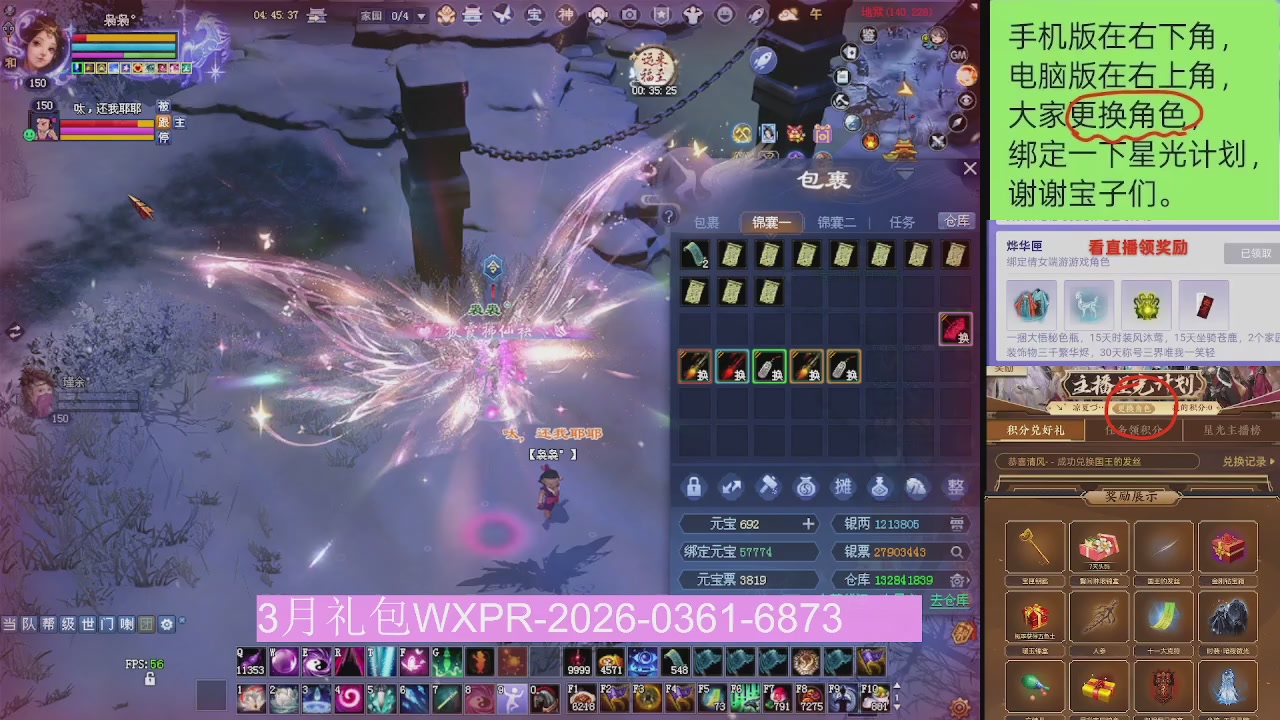Open the stall 摊 icon in bag panel

click(843, 487)
